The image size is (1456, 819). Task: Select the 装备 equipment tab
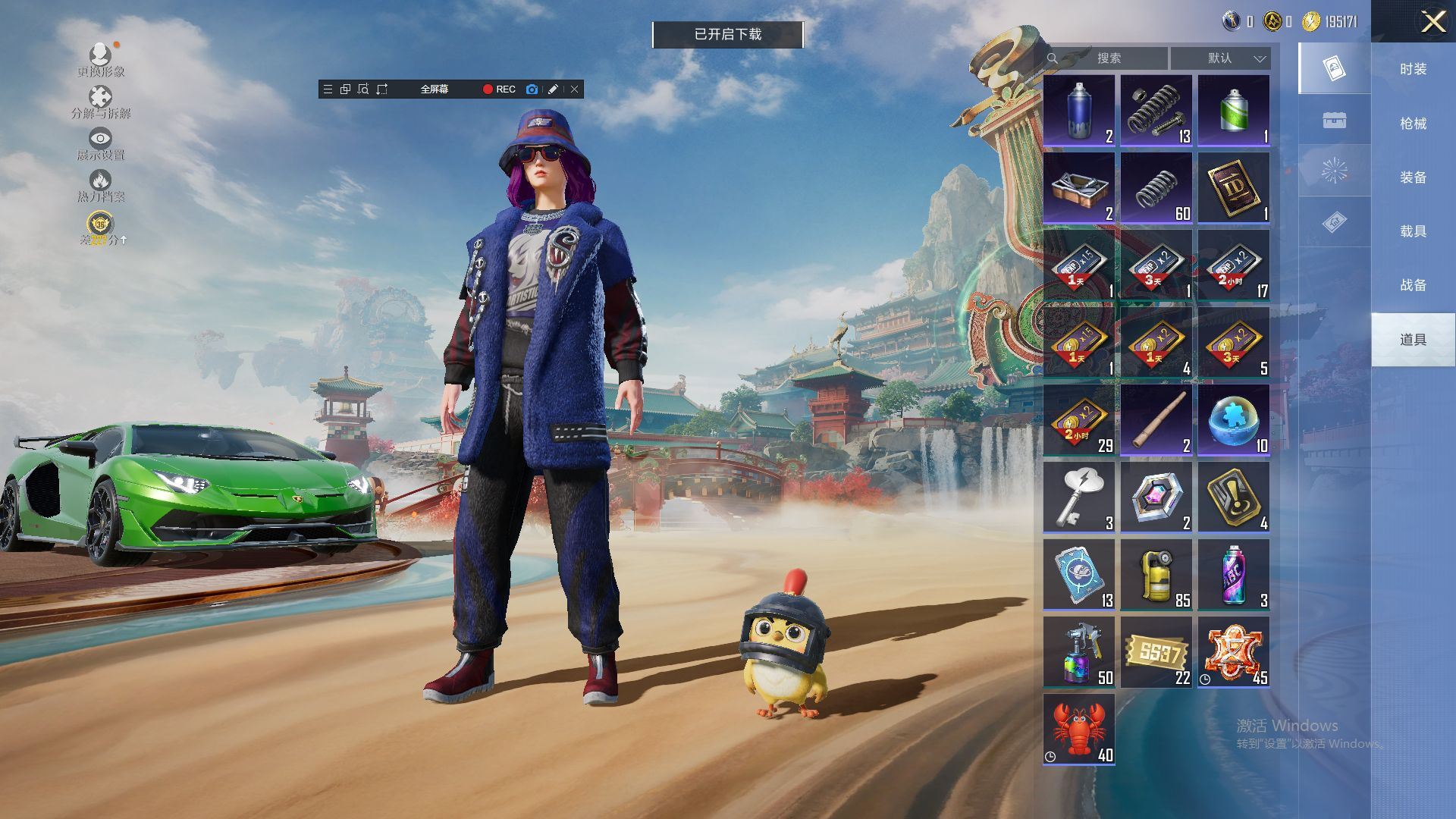(1413, 177)
